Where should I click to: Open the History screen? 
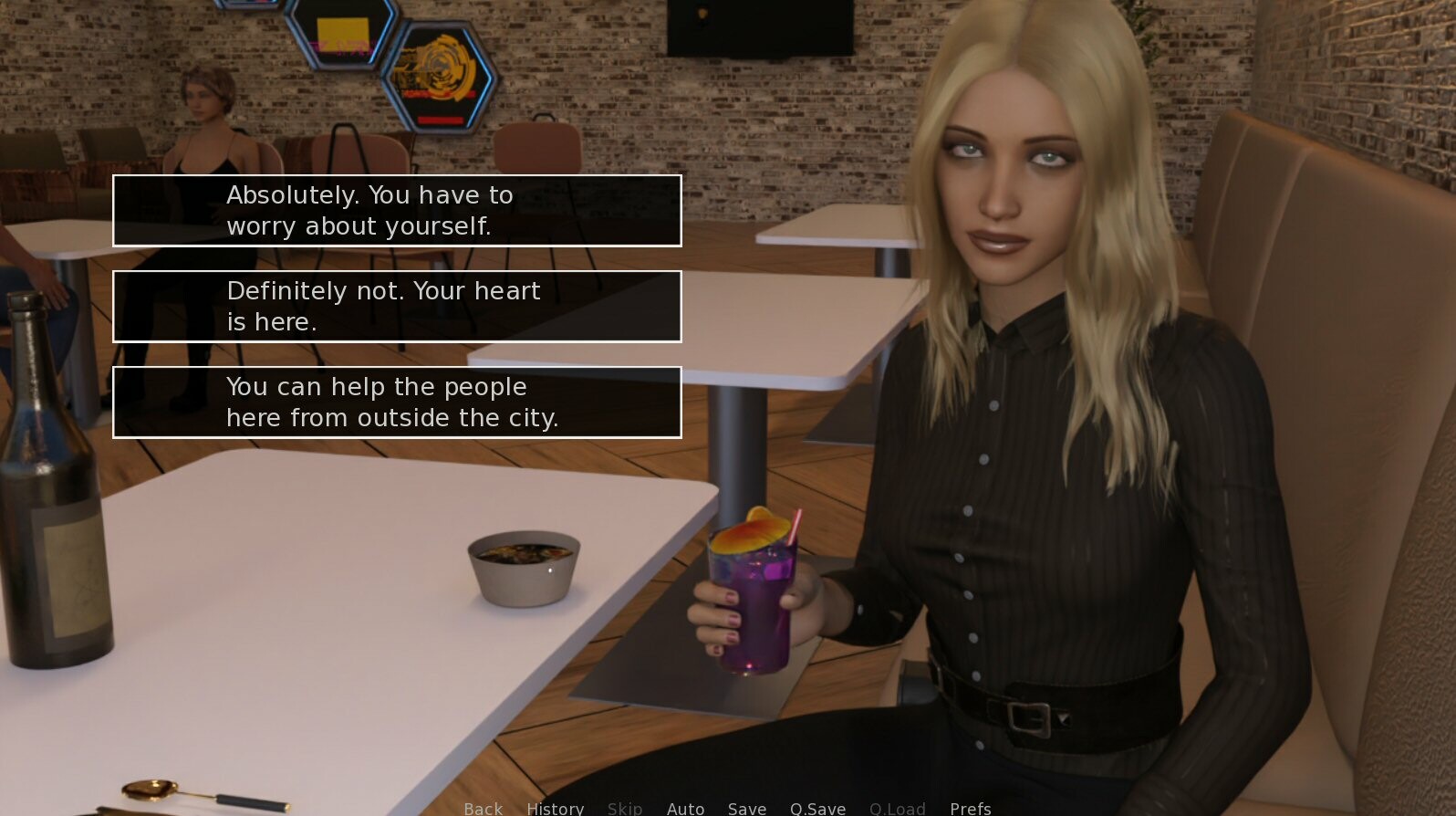[x=555, y=809]
